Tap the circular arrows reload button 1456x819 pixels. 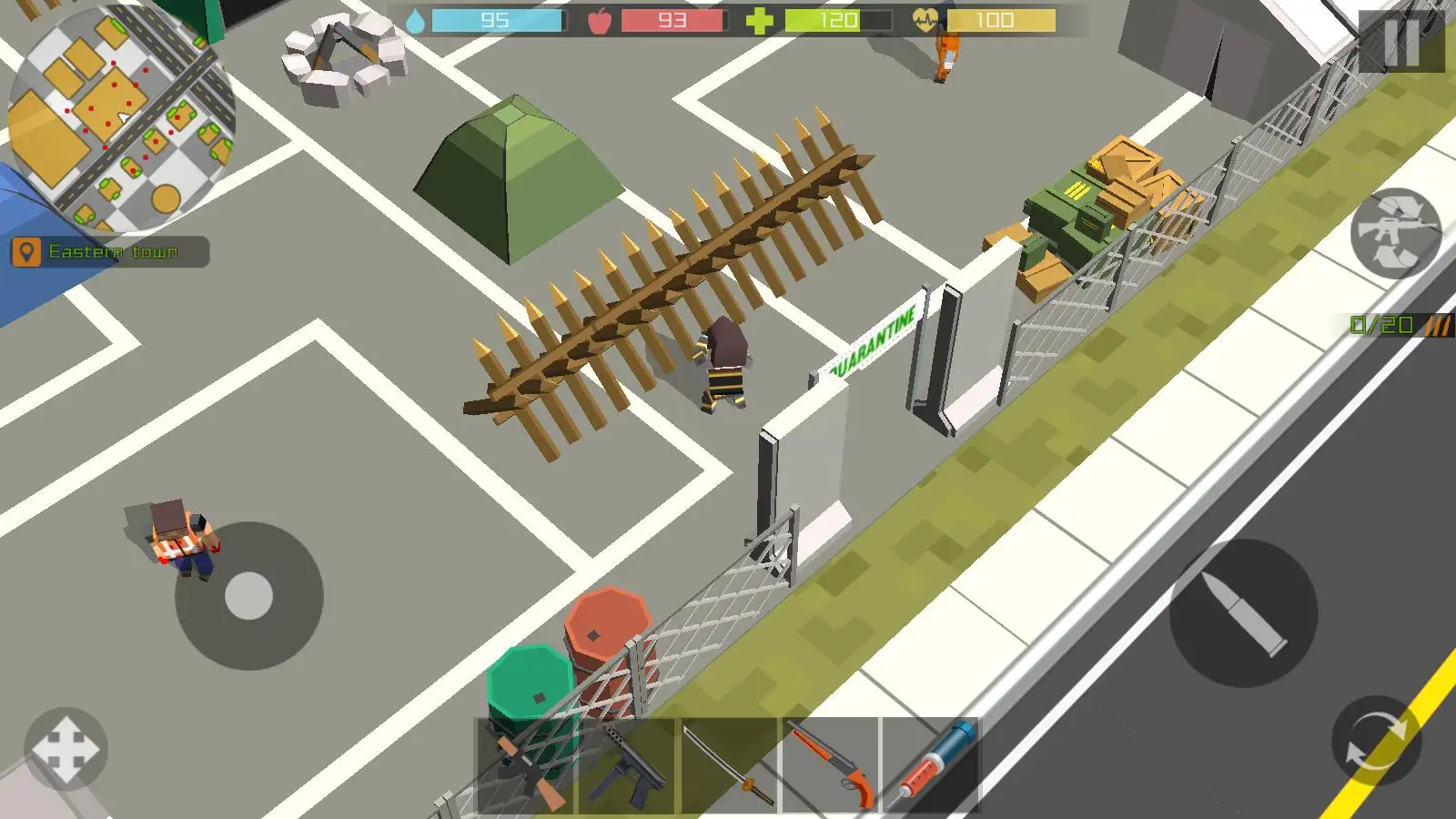coord(1376,741)
